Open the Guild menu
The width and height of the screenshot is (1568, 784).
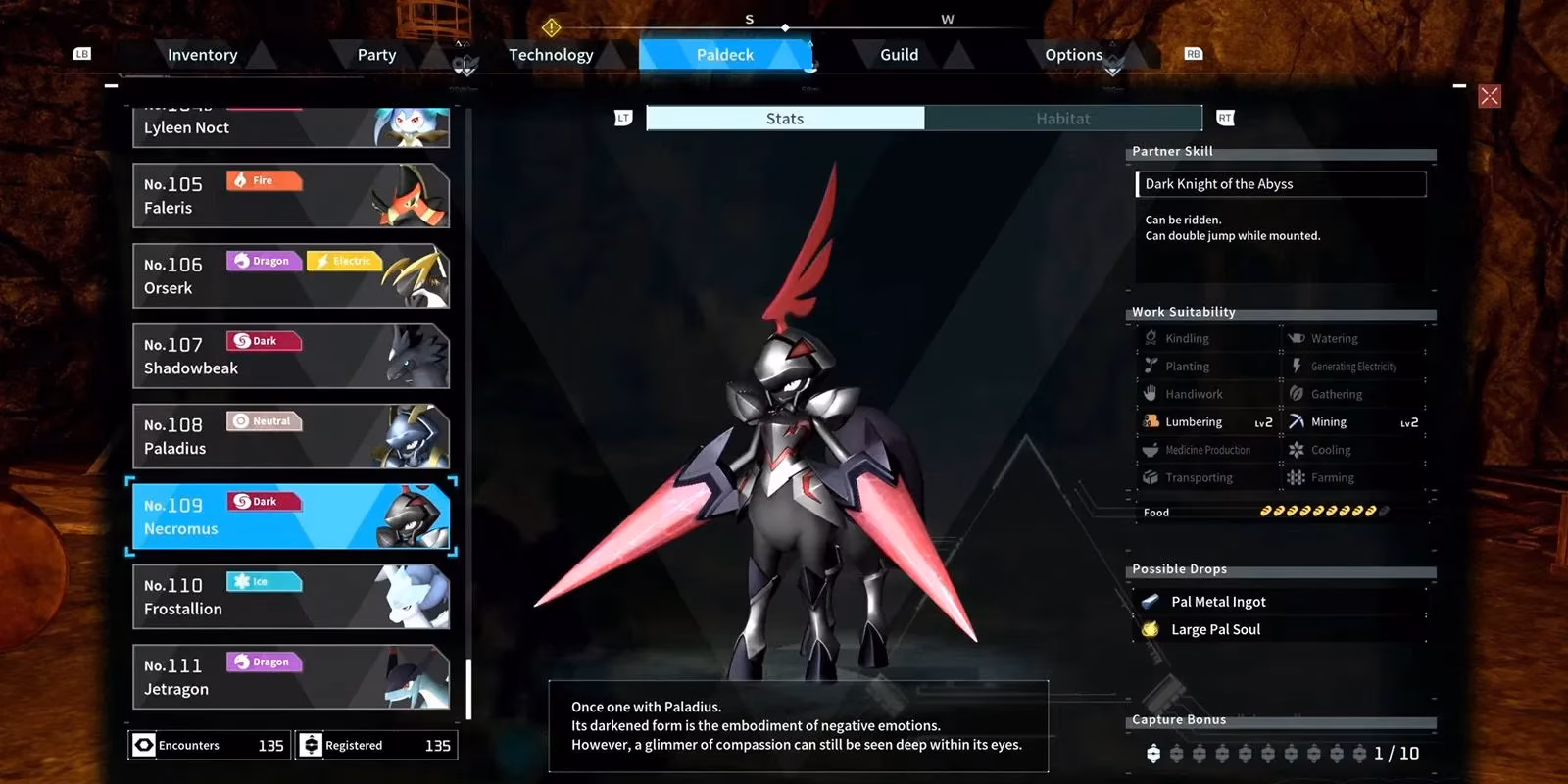click(897, 55)
